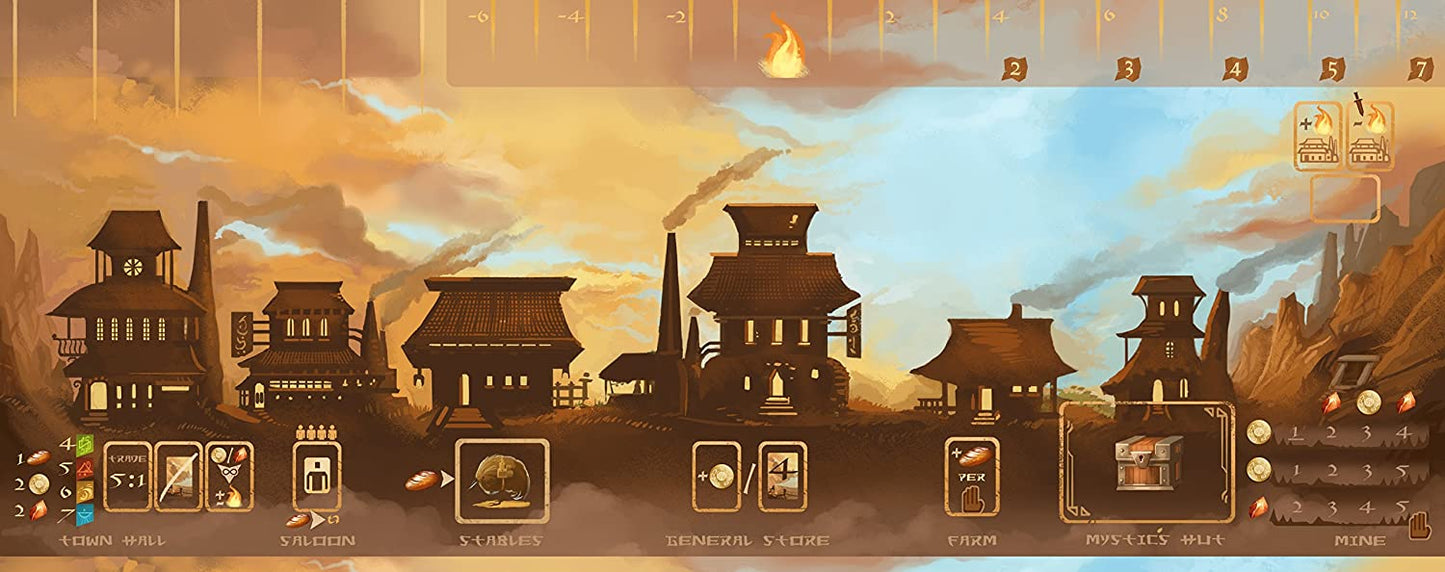The width and height of the screenshot is (1445, 572).
Task: Choose the General Store plus-coin space
Action: 717,476
